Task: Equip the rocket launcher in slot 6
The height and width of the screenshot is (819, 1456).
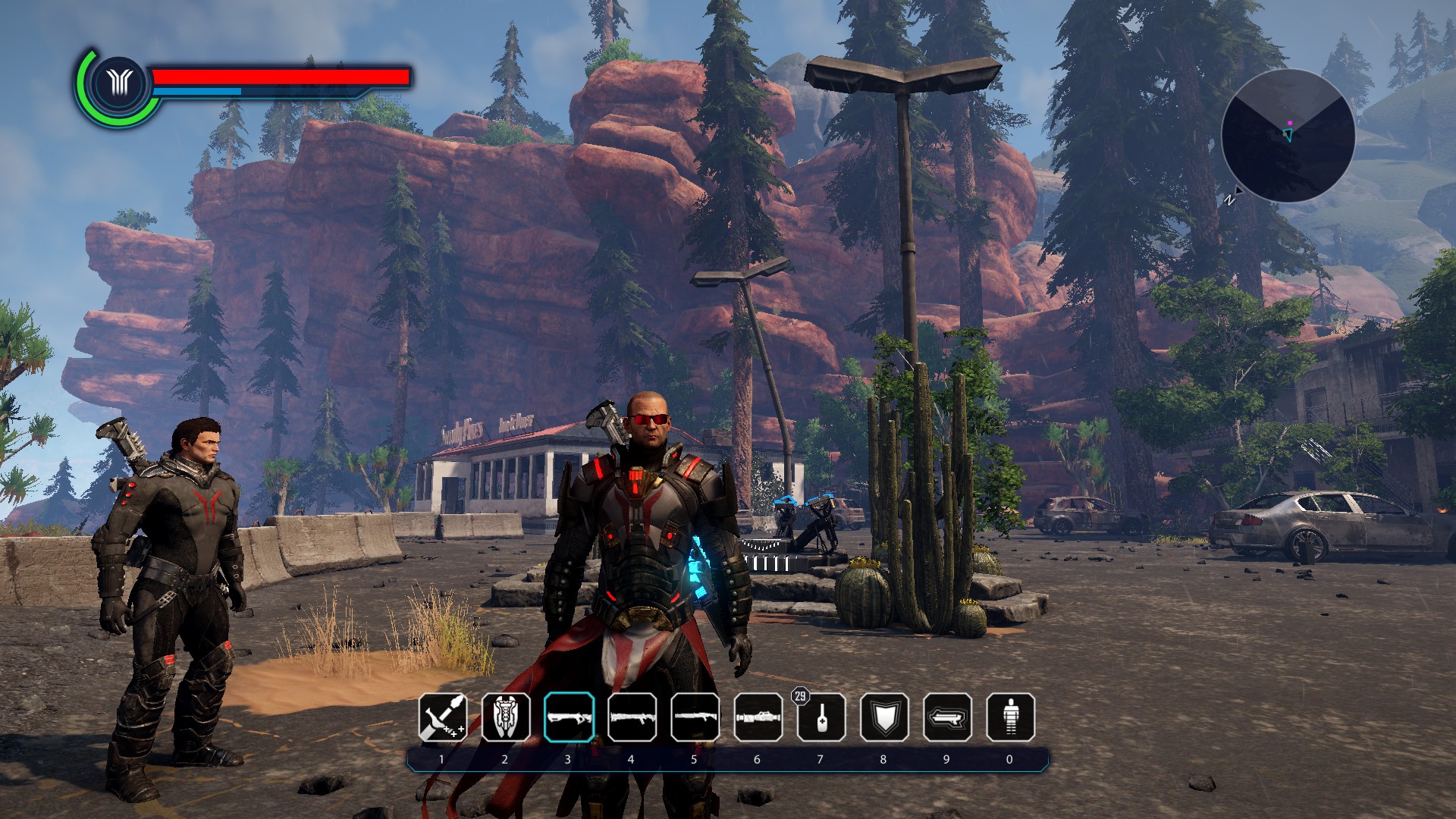Action: pyautogui.click(x=758, y=717)
